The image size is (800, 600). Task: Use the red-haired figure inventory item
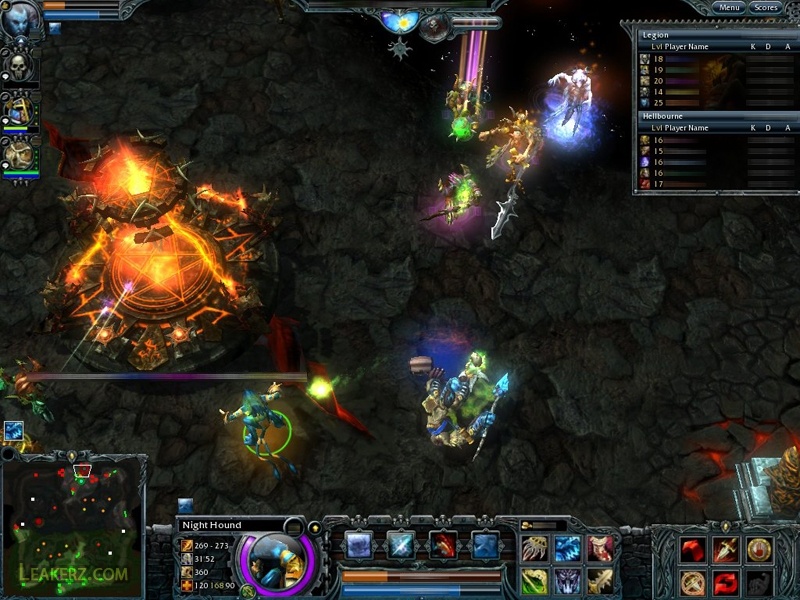(602, 548)
